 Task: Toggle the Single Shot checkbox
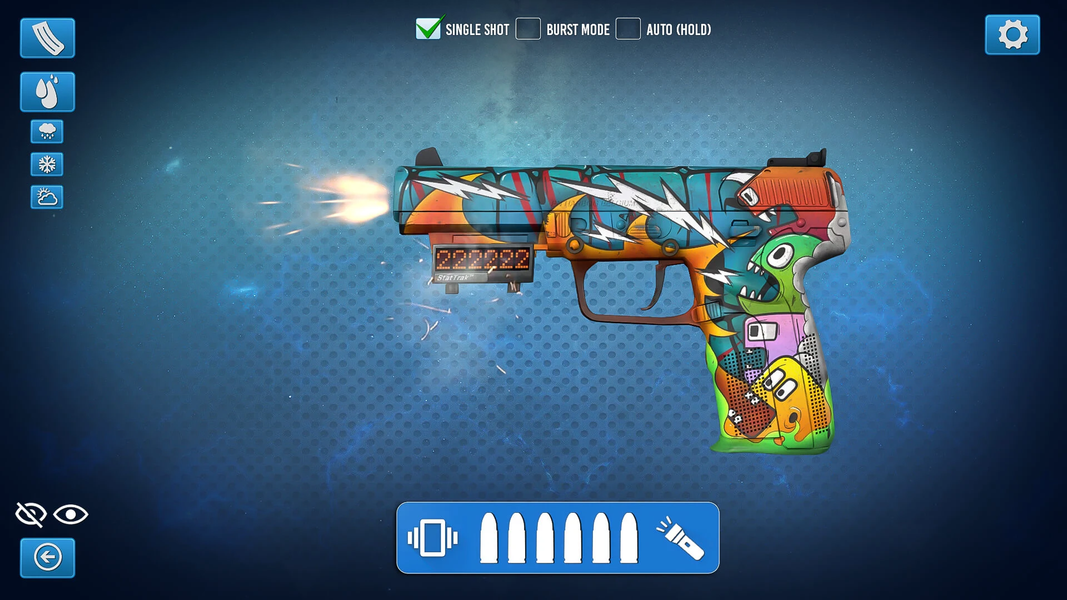pos(429,29)
